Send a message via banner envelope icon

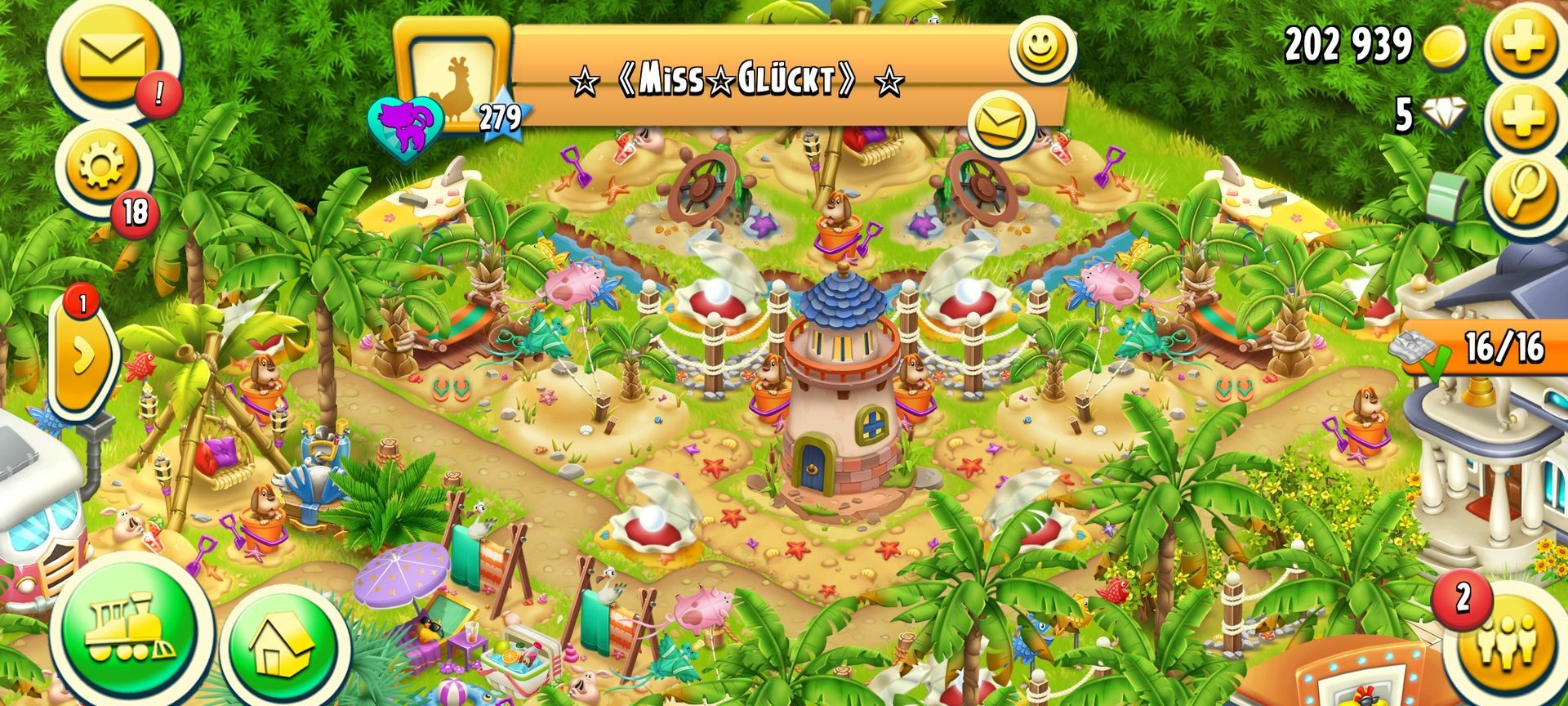1000,124
